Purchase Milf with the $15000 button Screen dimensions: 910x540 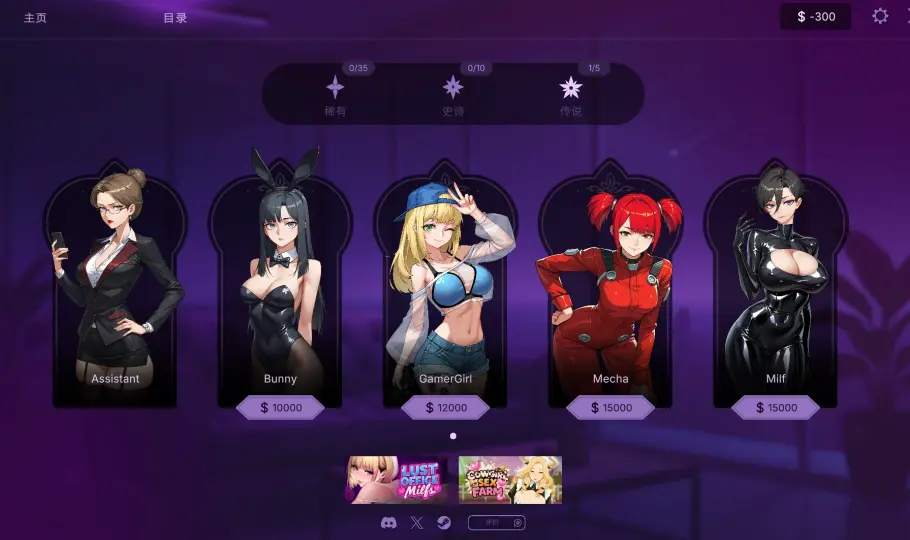coord(775,408)
